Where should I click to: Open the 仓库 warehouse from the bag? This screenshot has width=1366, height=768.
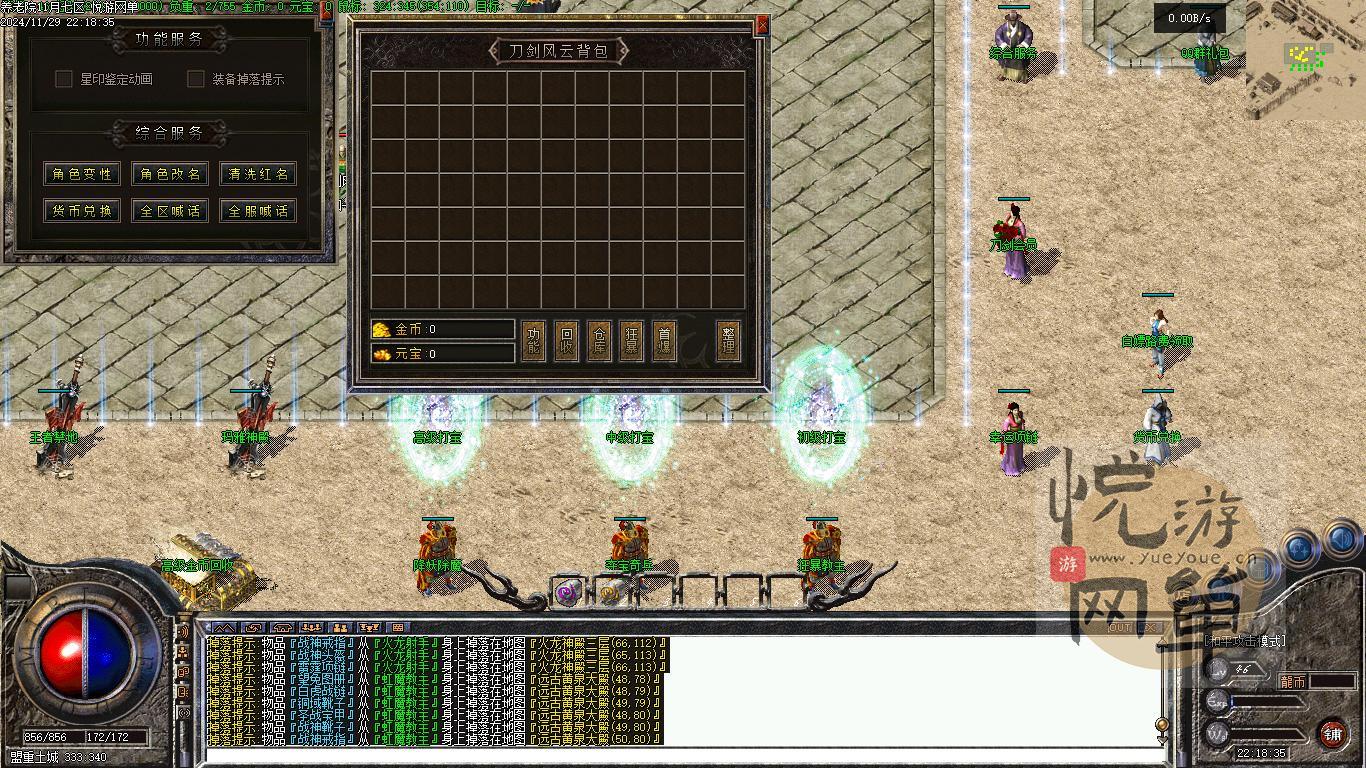[599, 341]
